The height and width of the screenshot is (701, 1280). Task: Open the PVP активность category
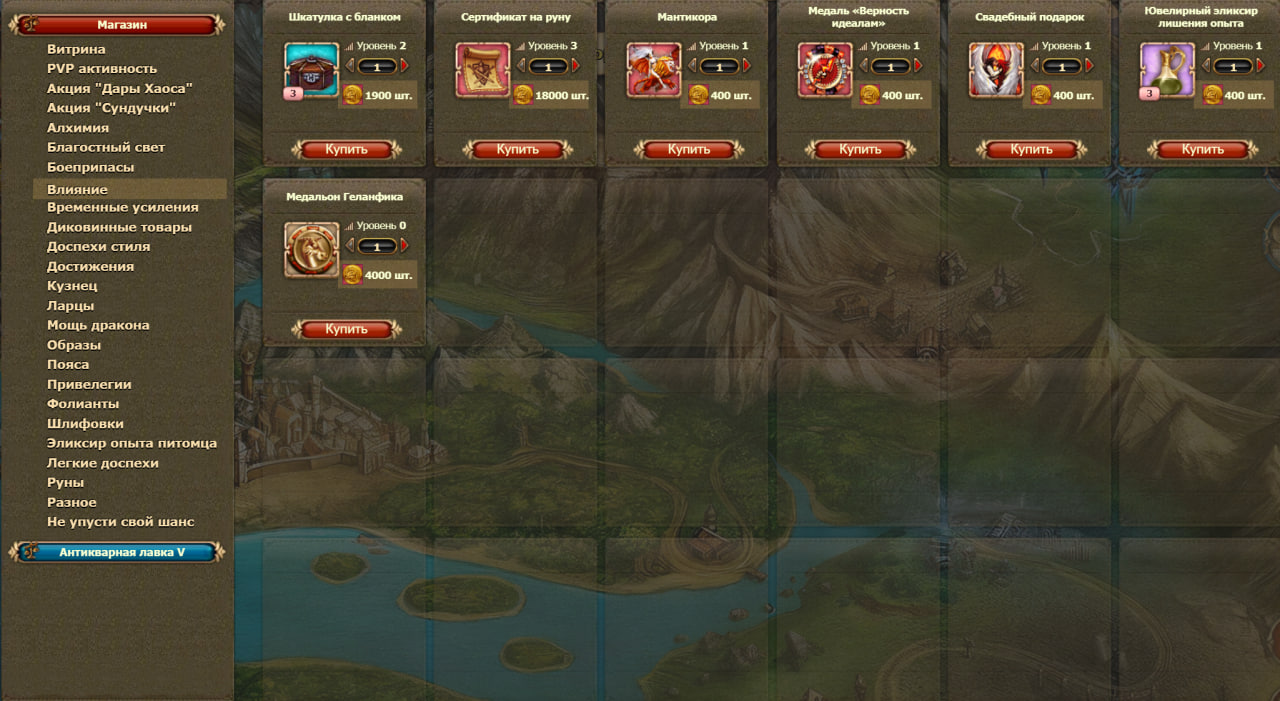[x=102, y=69]
